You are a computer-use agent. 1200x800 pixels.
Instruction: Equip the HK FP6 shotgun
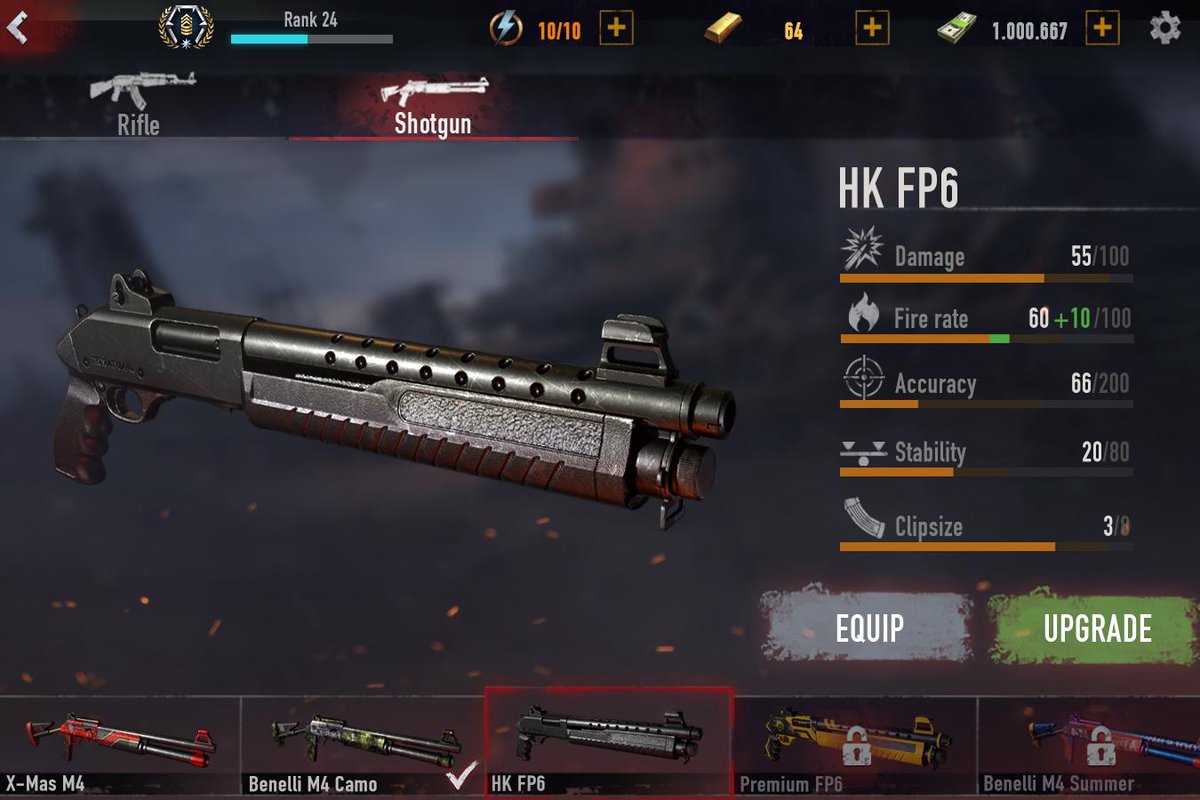869,627
